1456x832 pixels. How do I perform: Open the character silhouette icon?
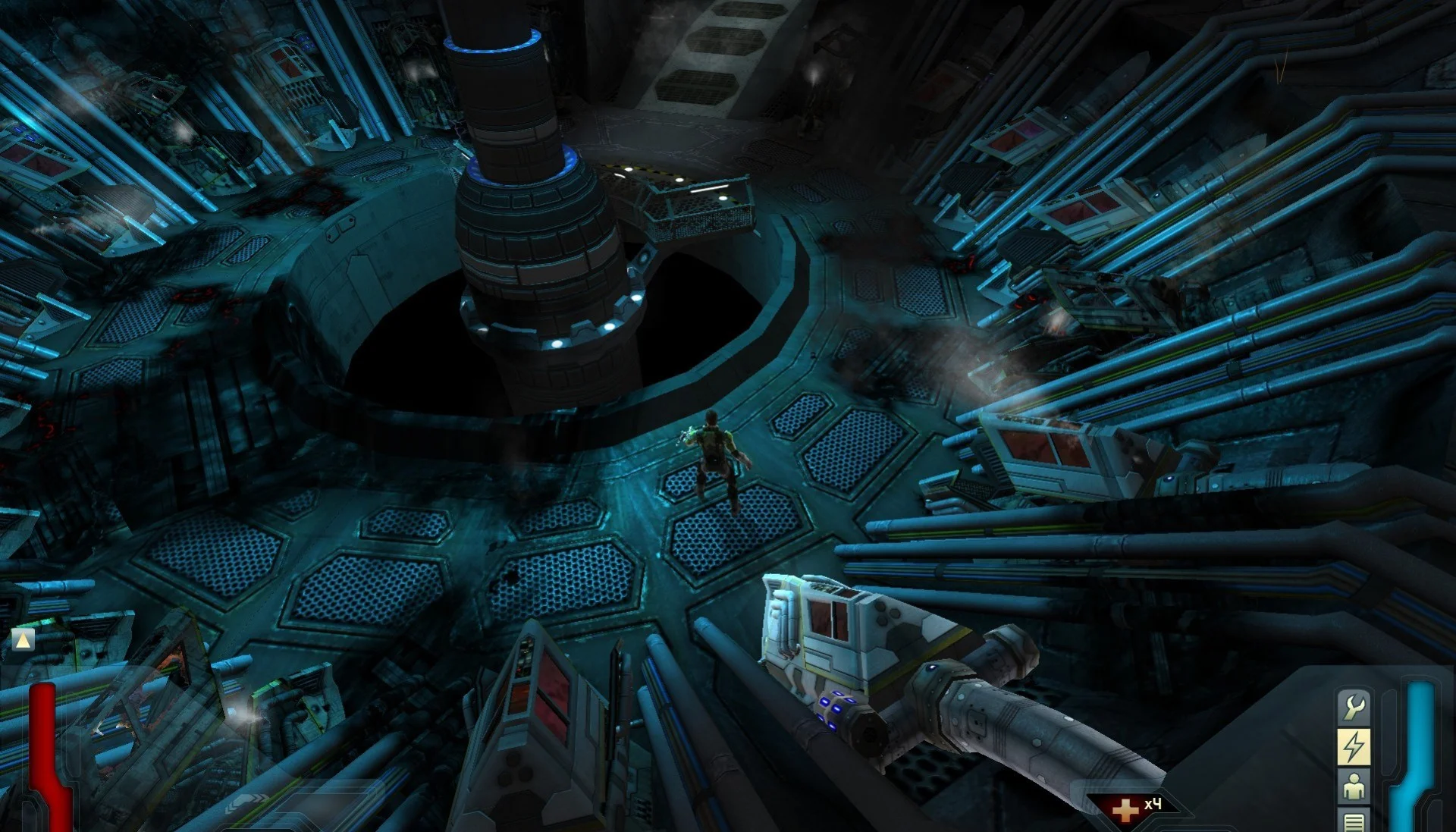pyautogui.click(x=1354, y=788)
